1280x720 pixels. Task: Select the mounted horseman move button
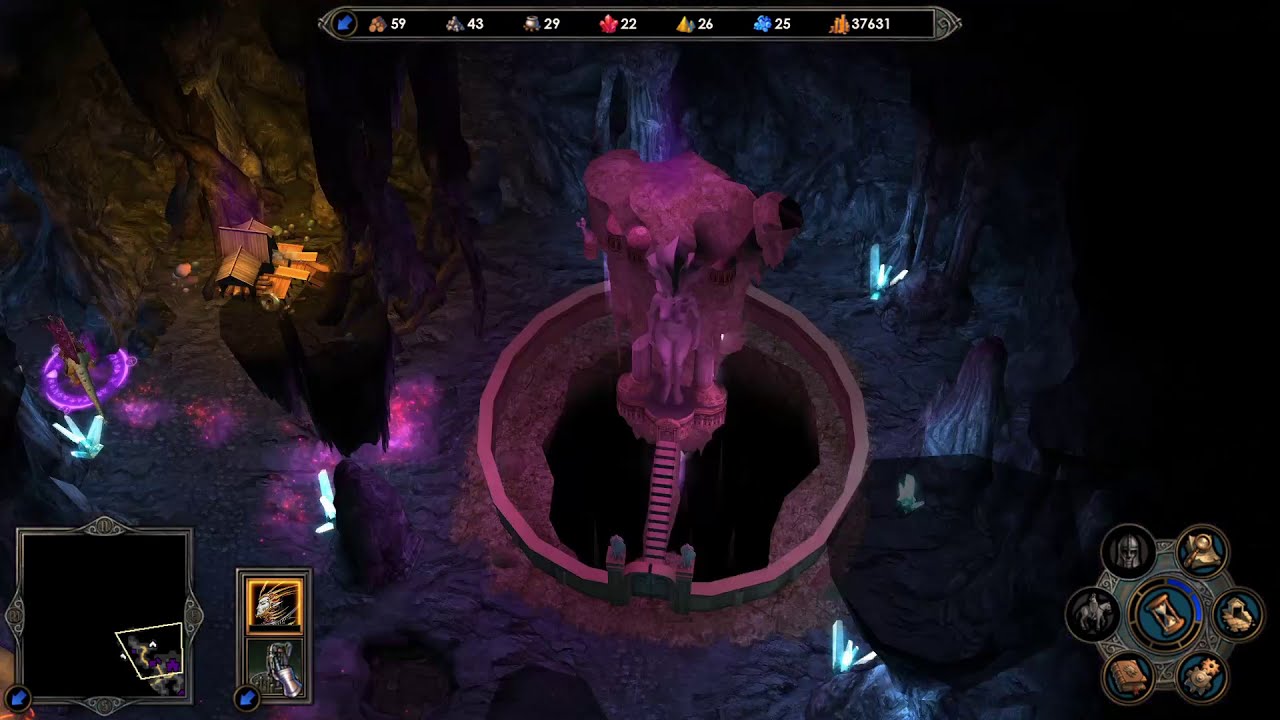(x=1091, y=614)
